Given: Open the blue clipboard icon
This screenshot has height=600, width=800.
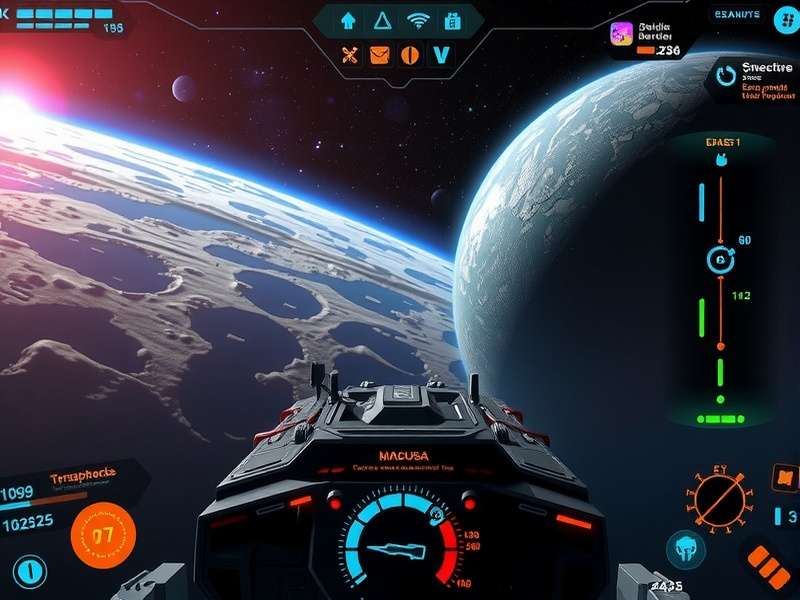Looking at the screenshot, I should coord(452,19).
